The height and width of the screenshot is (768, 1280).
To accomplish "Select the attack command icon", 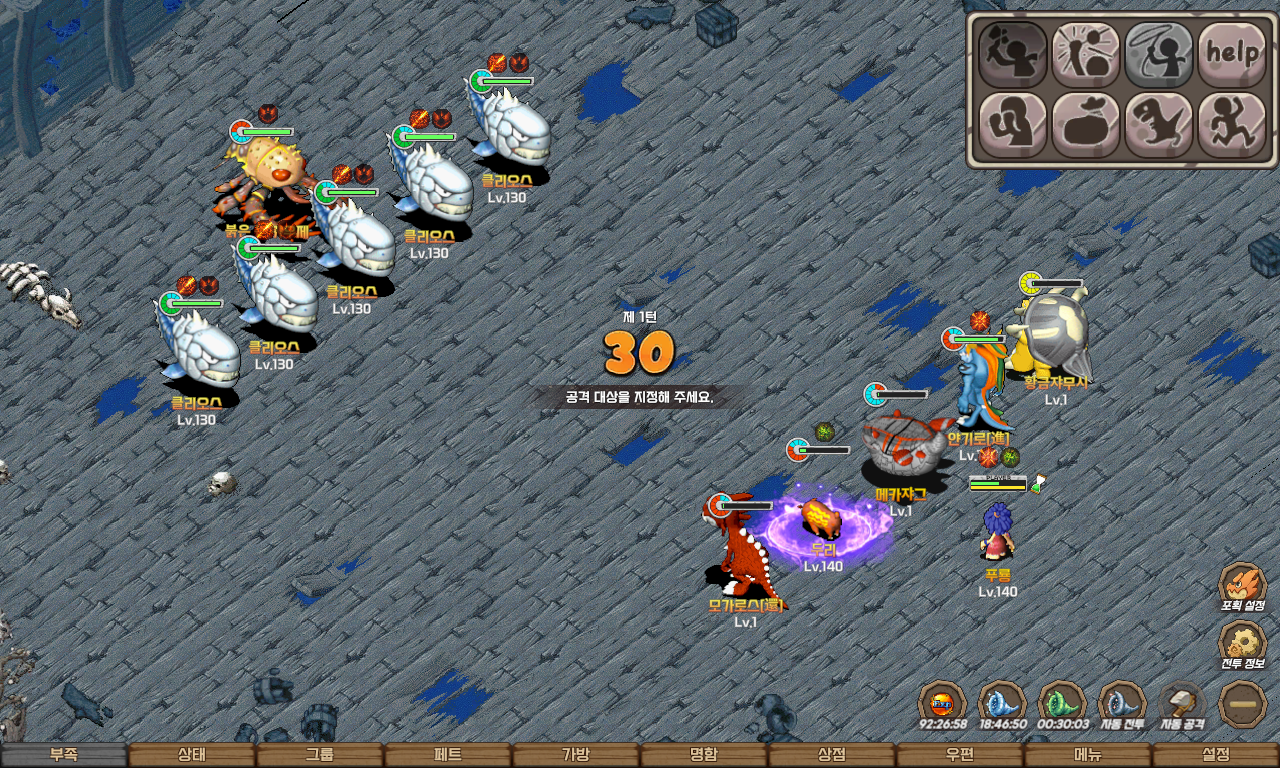I will (1012, 53).
